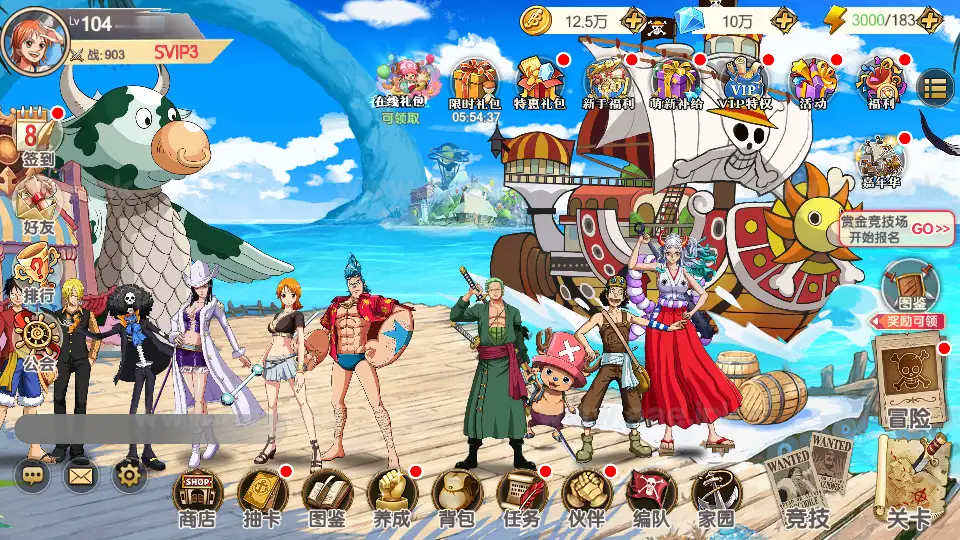This screenshot has height=540, width=960.
Task: Open the 公会 guild ship wheel
Action: pos(38,340)
